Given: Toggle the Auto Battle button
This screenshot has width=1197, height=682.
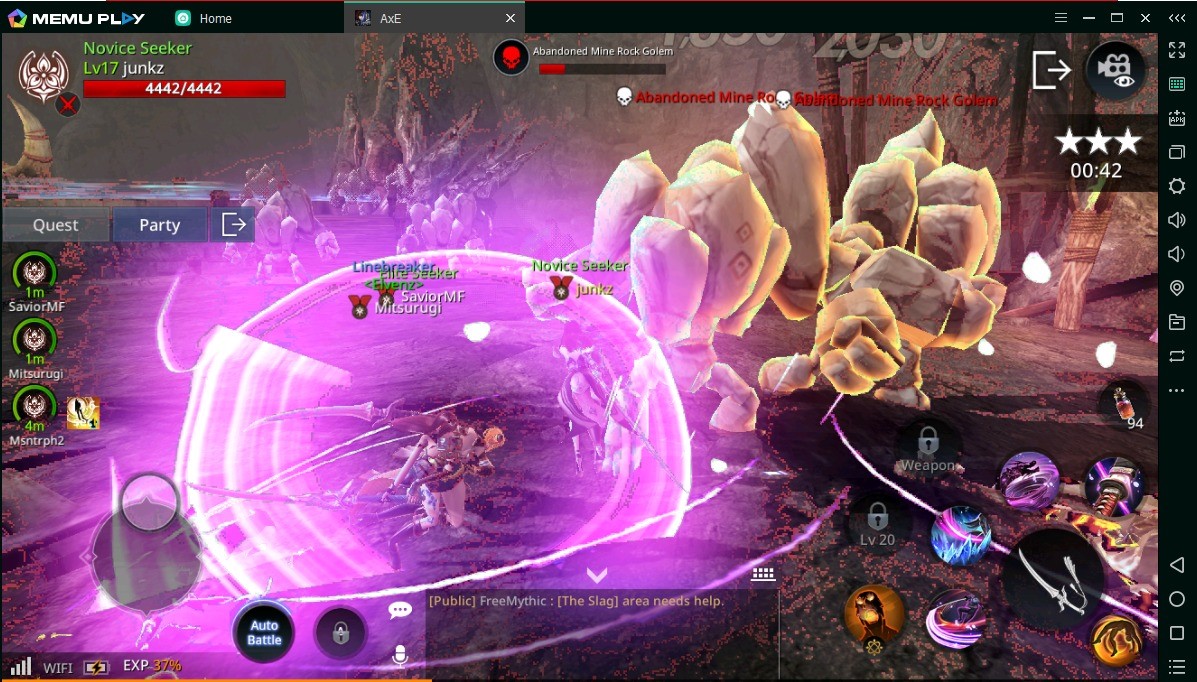Looking at the screenshot, I should tap(264, 632).
